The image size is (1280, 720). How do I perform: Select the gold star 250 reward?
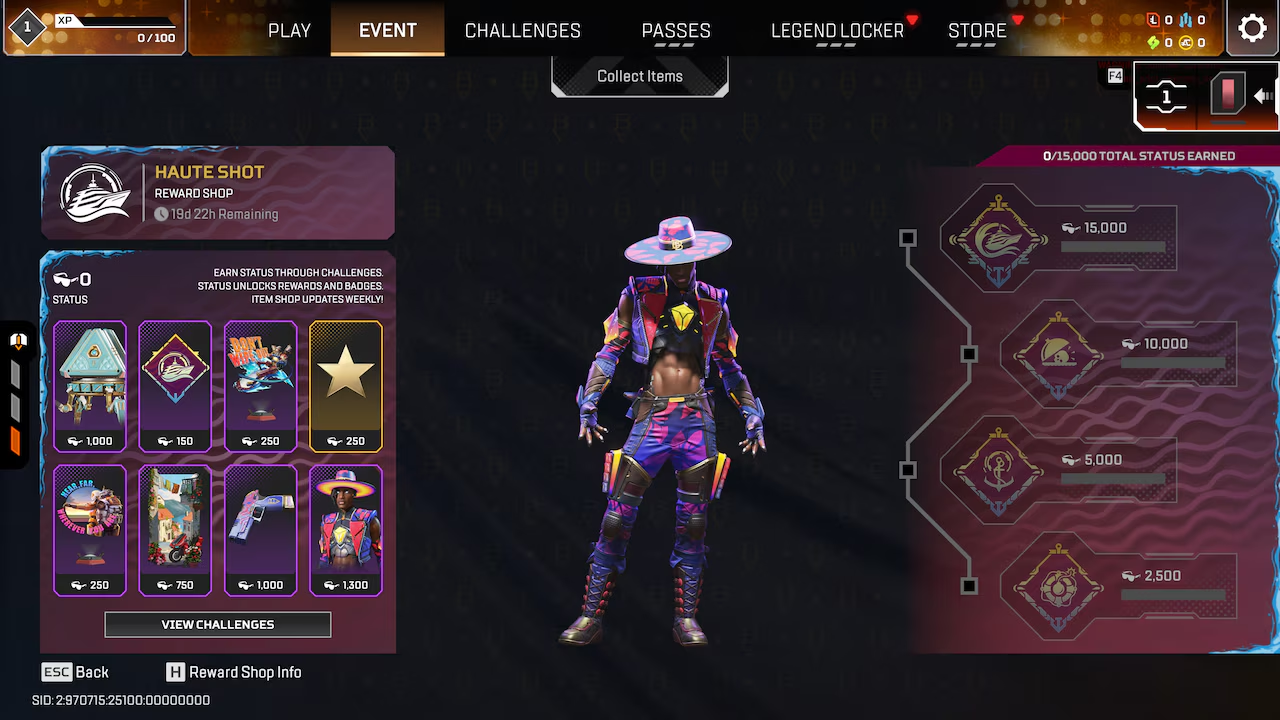pyautogui.click(x=346, y=386)
